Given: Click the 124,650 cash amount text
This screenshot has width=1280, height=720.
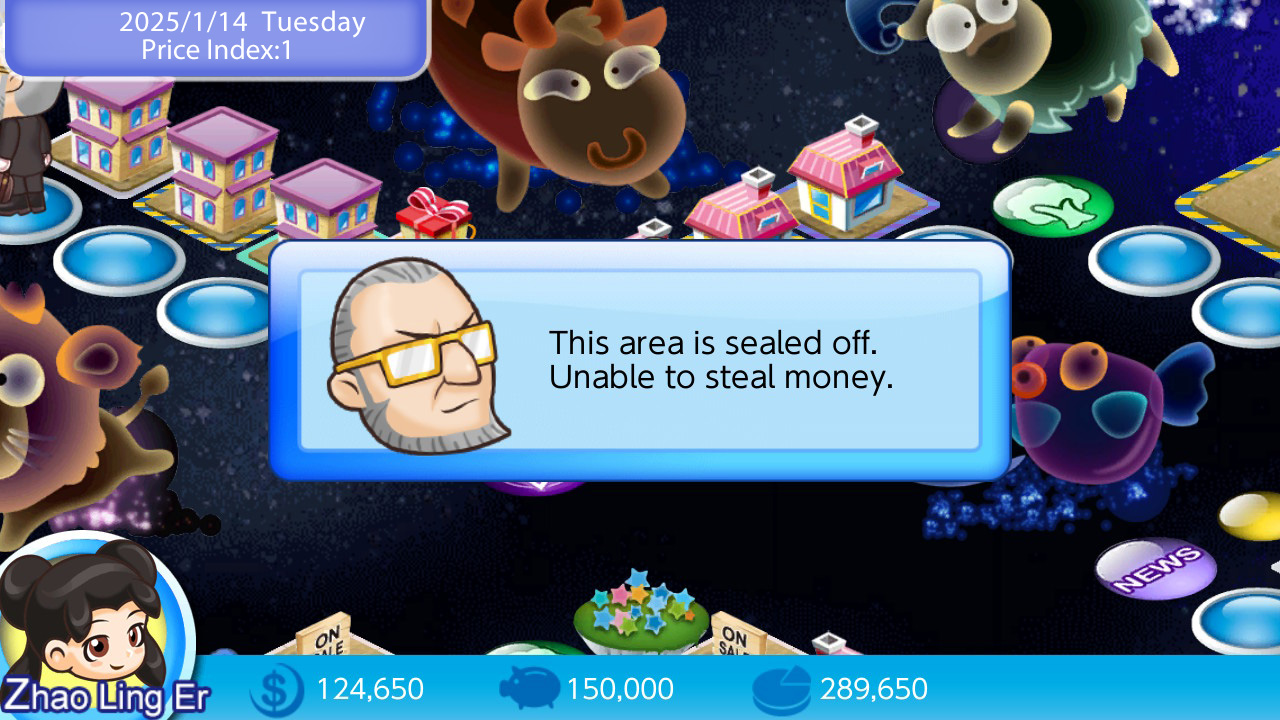Looking at the screenshot, I should tap(370, 689).
